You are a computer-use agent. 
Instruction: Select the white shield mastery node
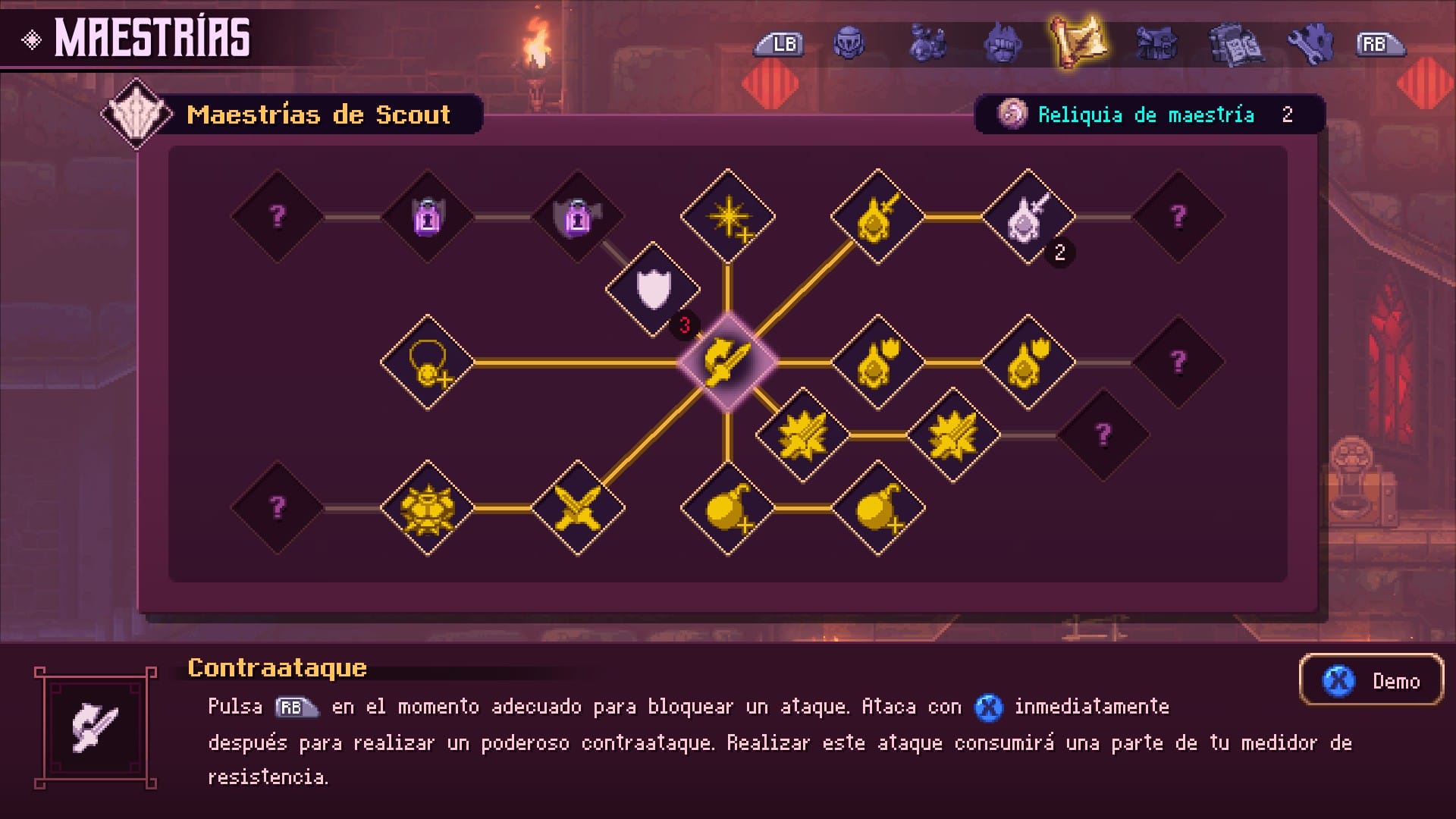point(654,292)
